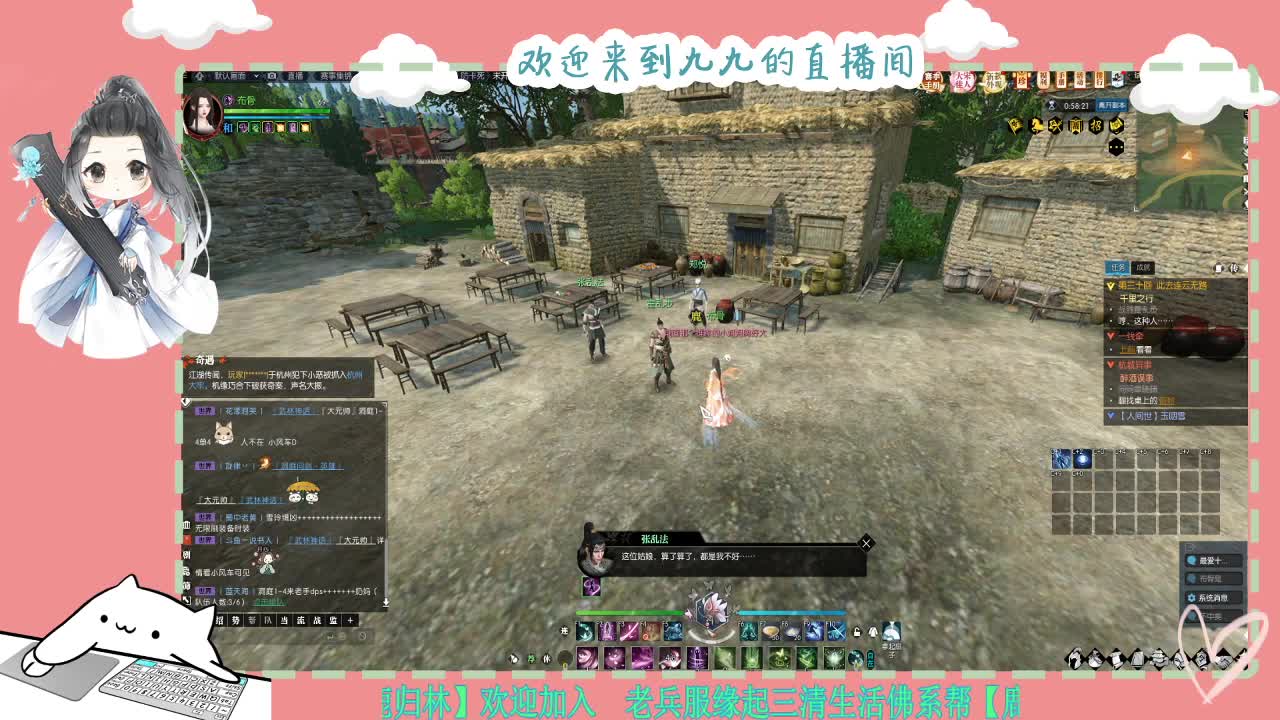This screenshot has width=1280, height=720.
Task: Open the 福利 welfare icon in the top banner
Action: (1045, 79)
